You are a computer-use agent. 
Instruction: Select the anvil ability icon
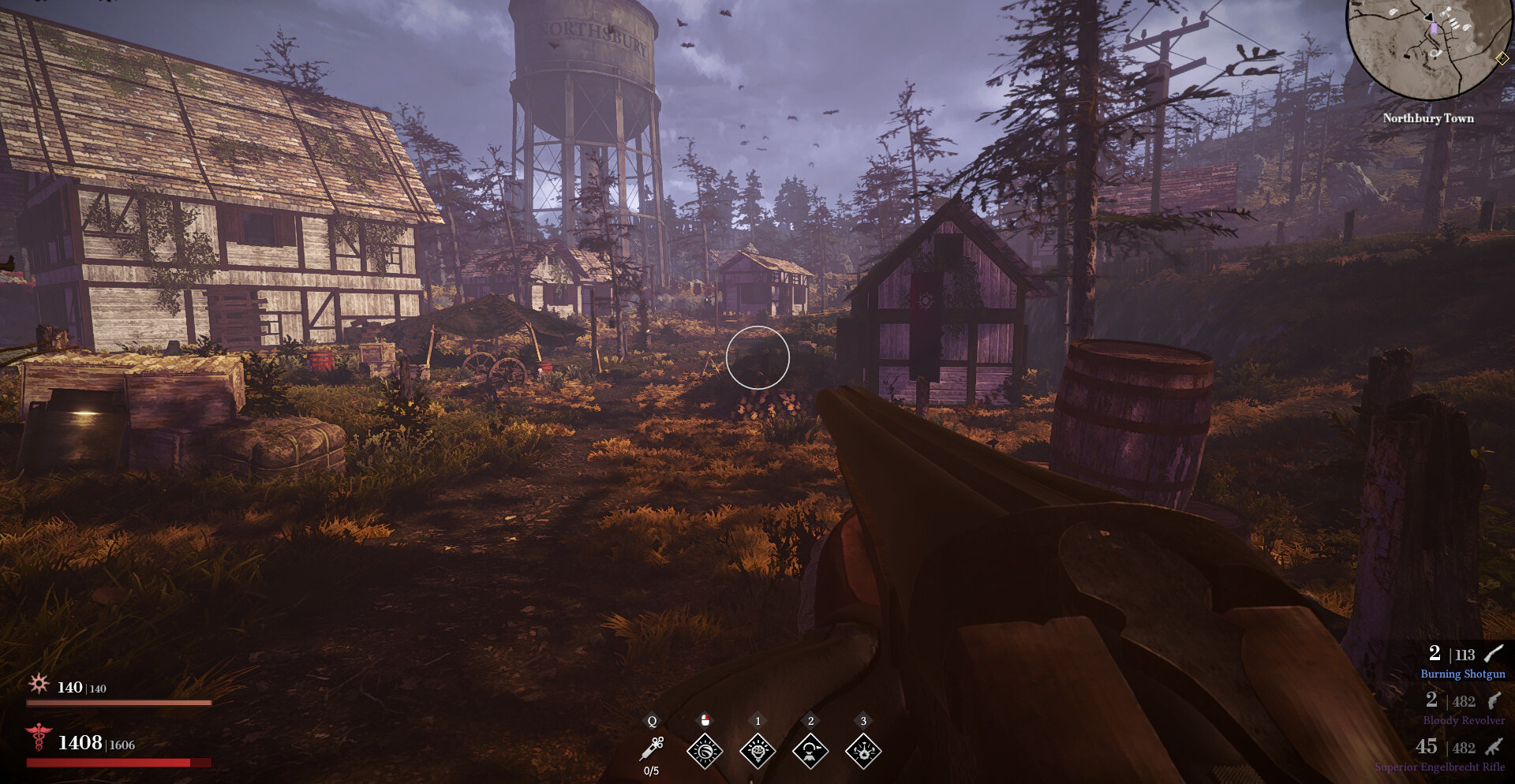coord(810,750)
